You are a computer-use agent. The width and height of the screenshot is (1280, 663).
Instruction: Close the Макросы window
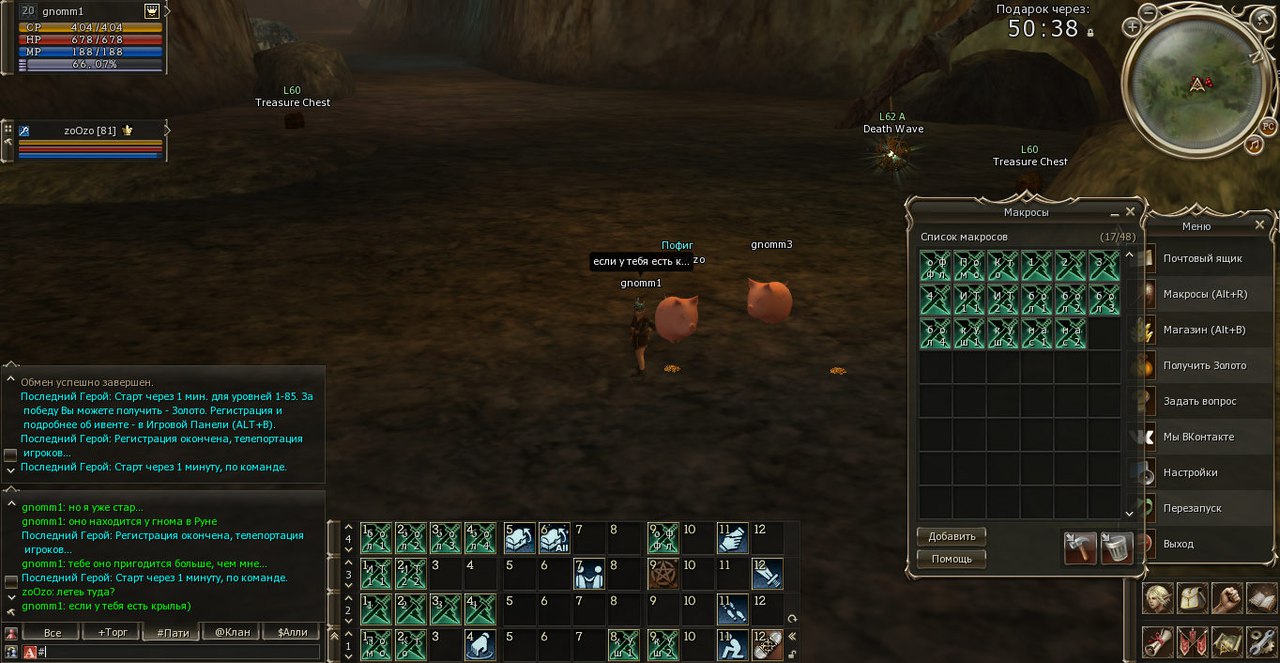(1130, 212)
